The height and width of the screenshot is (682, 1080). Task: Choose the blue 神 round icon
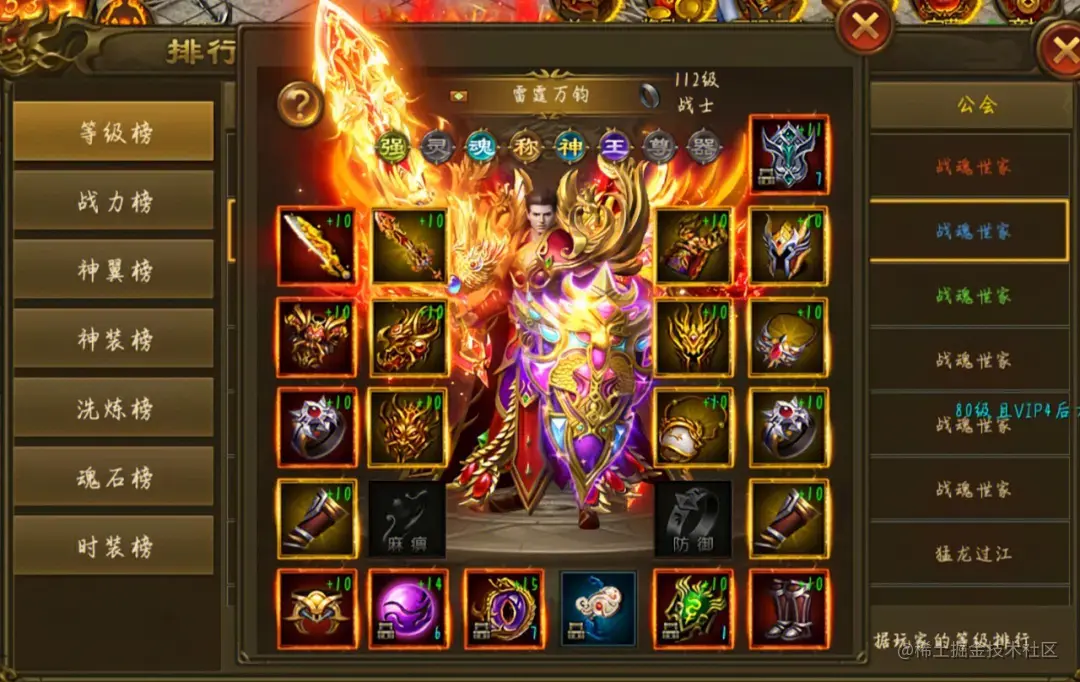click(570, 147)
